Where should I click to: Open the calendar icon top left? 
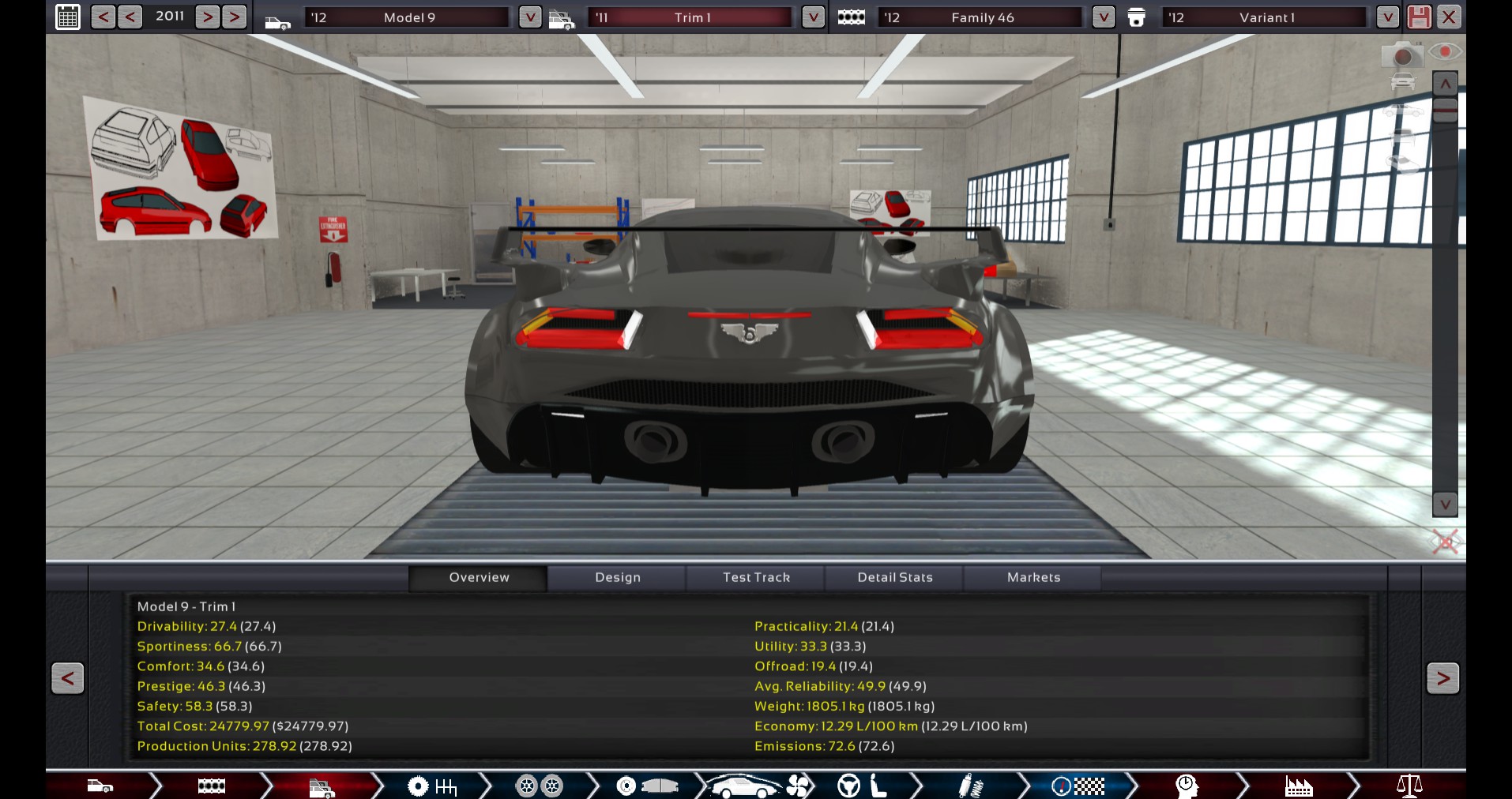pyautogui.click(x=67, y=16)
